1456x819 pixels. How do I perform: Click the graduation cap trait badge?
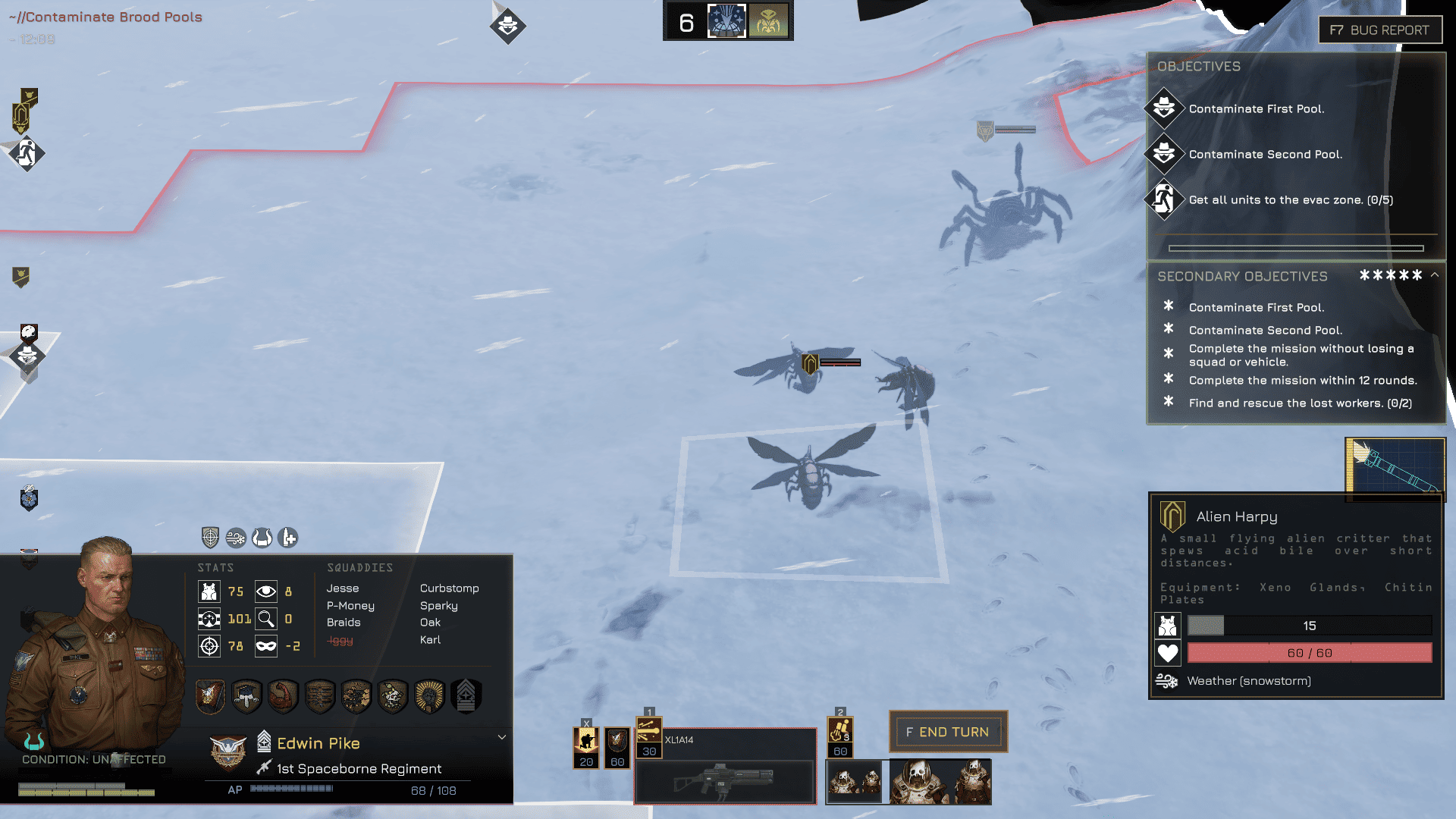click(246, 695)
